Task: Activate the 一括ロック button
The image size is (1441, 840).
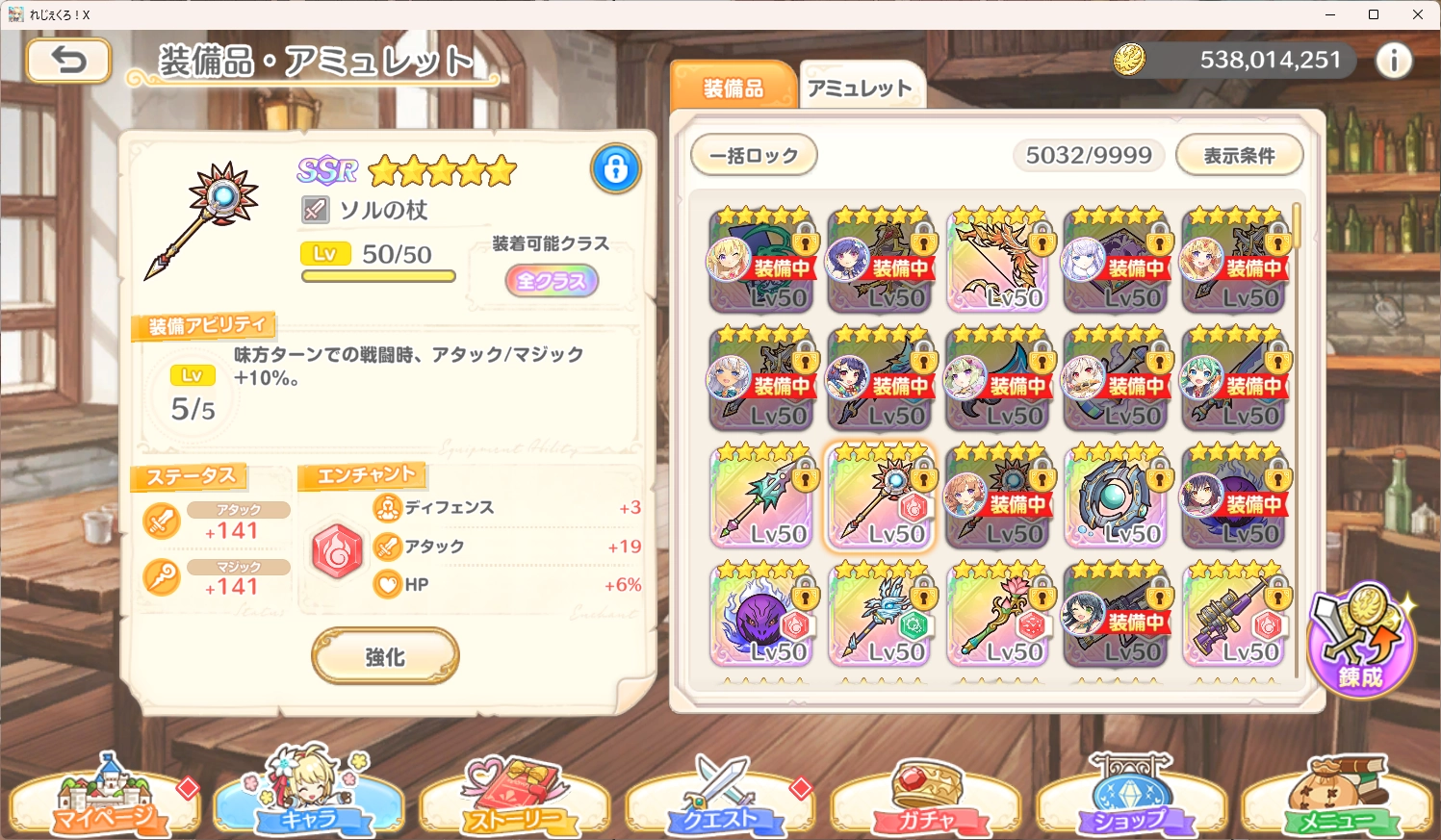Action: point(754,155)
